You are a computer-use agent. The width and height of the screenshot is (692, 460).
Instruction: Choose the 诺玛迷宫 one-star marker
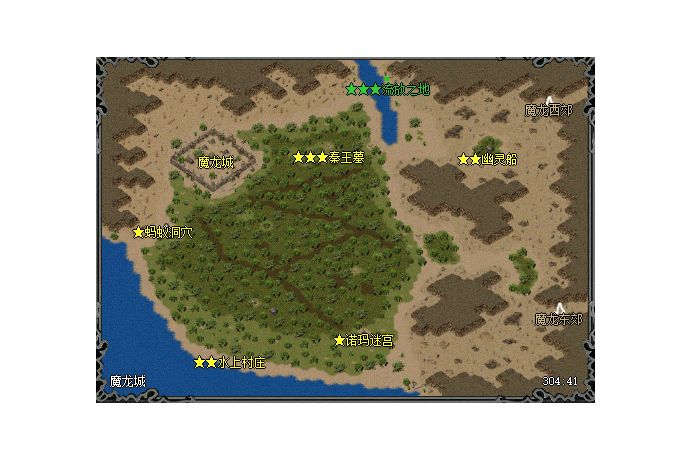pos(363,340)
